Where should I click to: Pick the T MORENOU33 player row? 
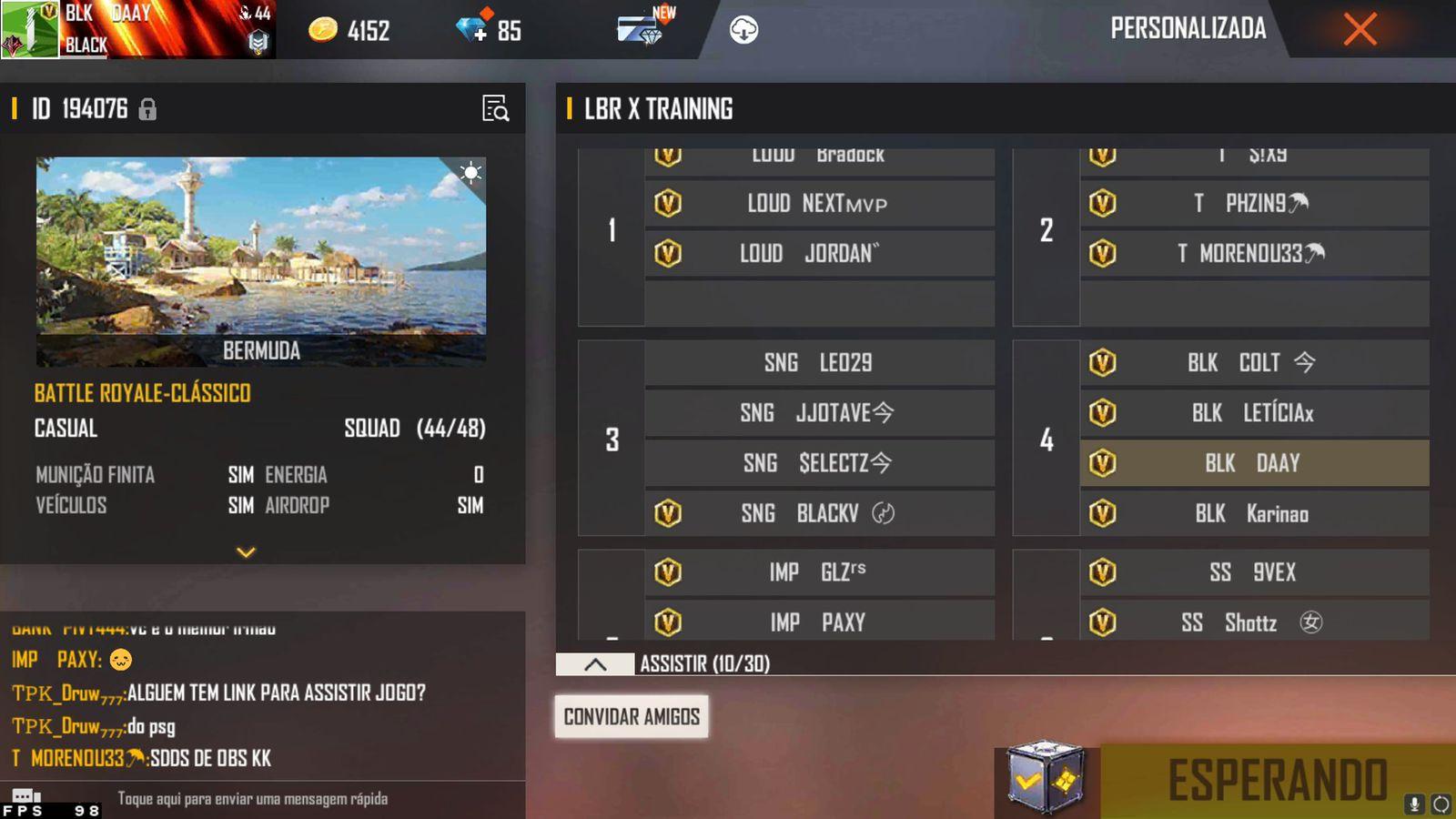click(x=1253, y=254)
